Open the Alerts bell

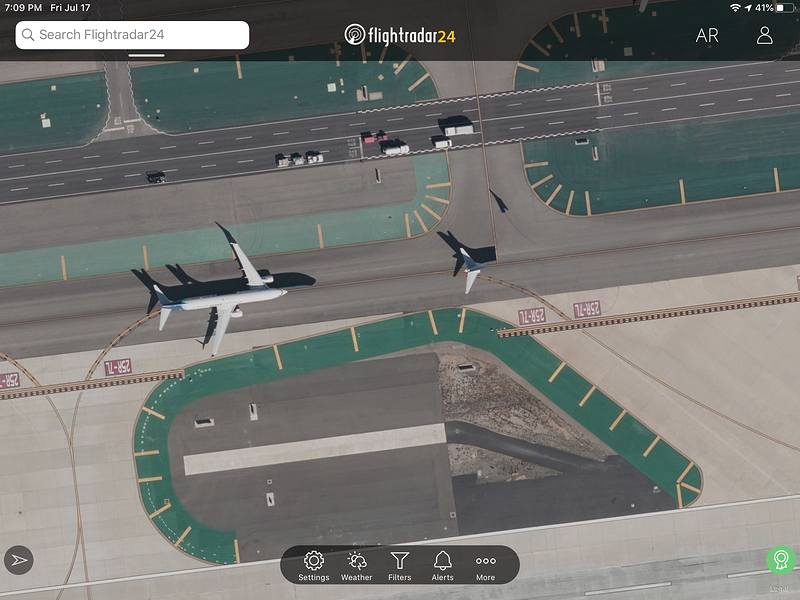click(x=442, y=565)
